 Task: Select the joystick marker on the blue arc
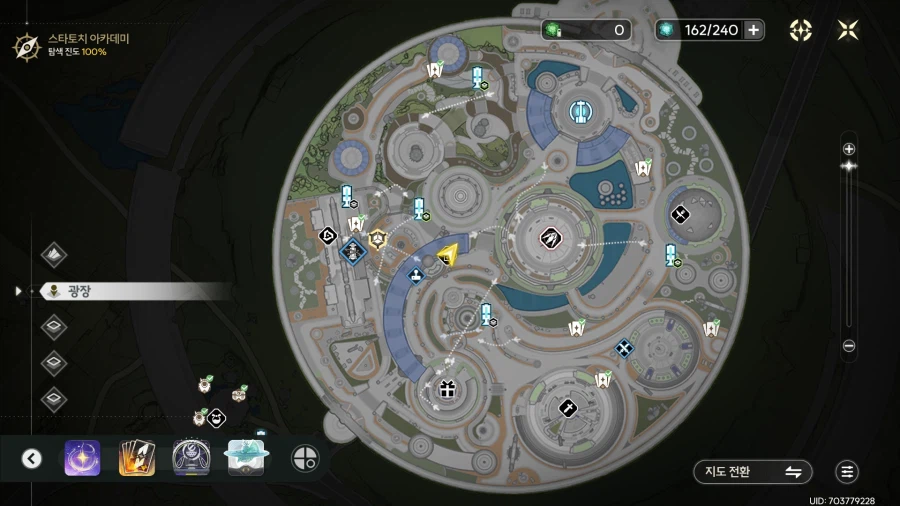click(416, 273)
